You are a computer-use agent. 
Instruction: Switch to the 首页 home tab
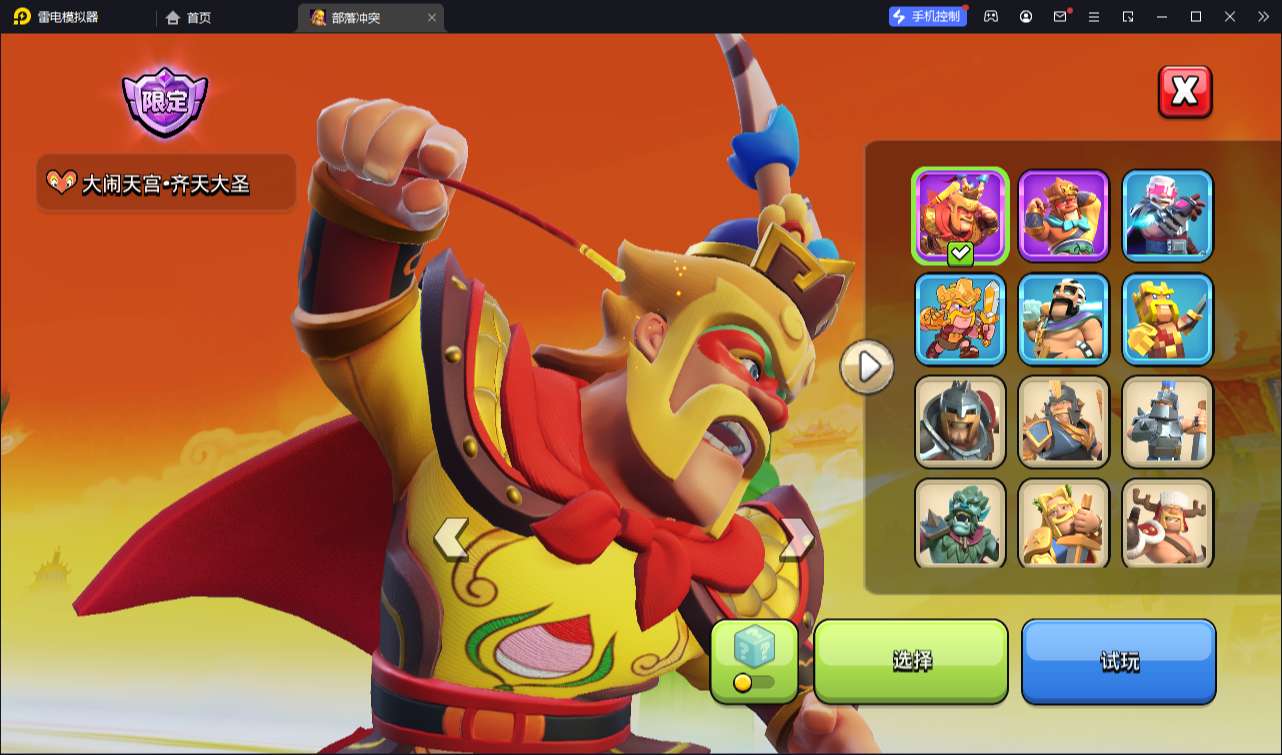tap(189, 17)
